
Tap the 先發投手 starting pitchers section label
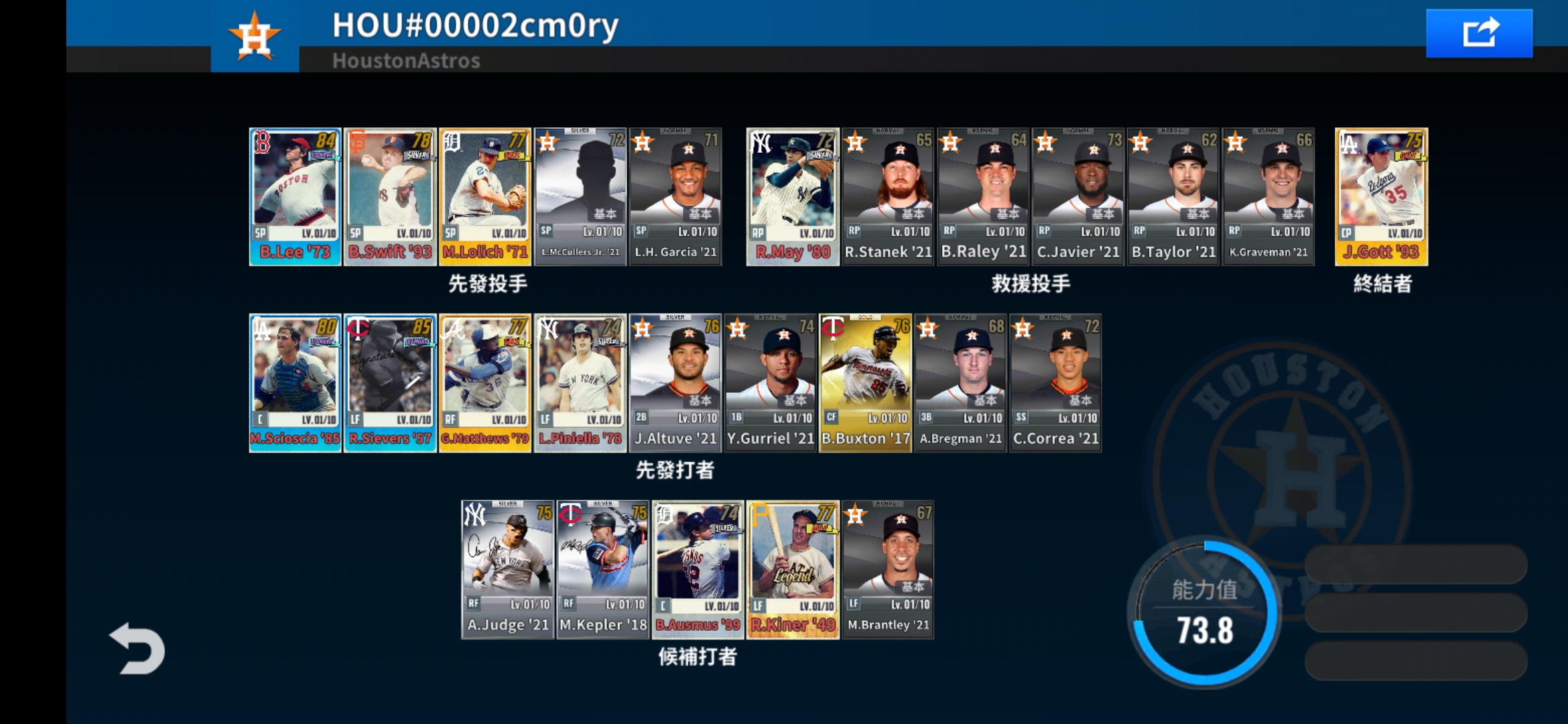487,284
